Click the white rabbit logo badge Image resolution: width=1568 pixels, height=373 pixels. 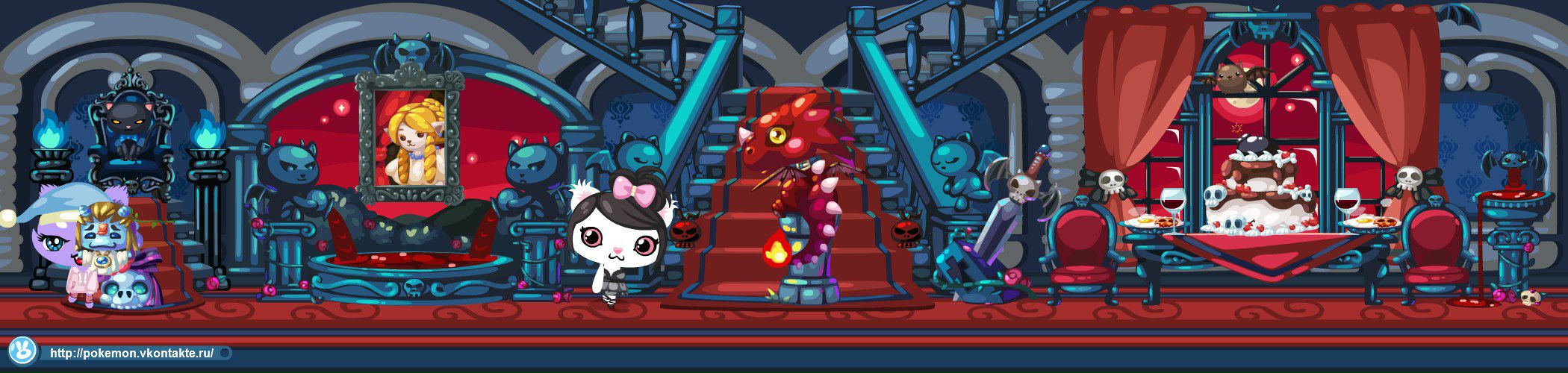[x=22, y=351]
